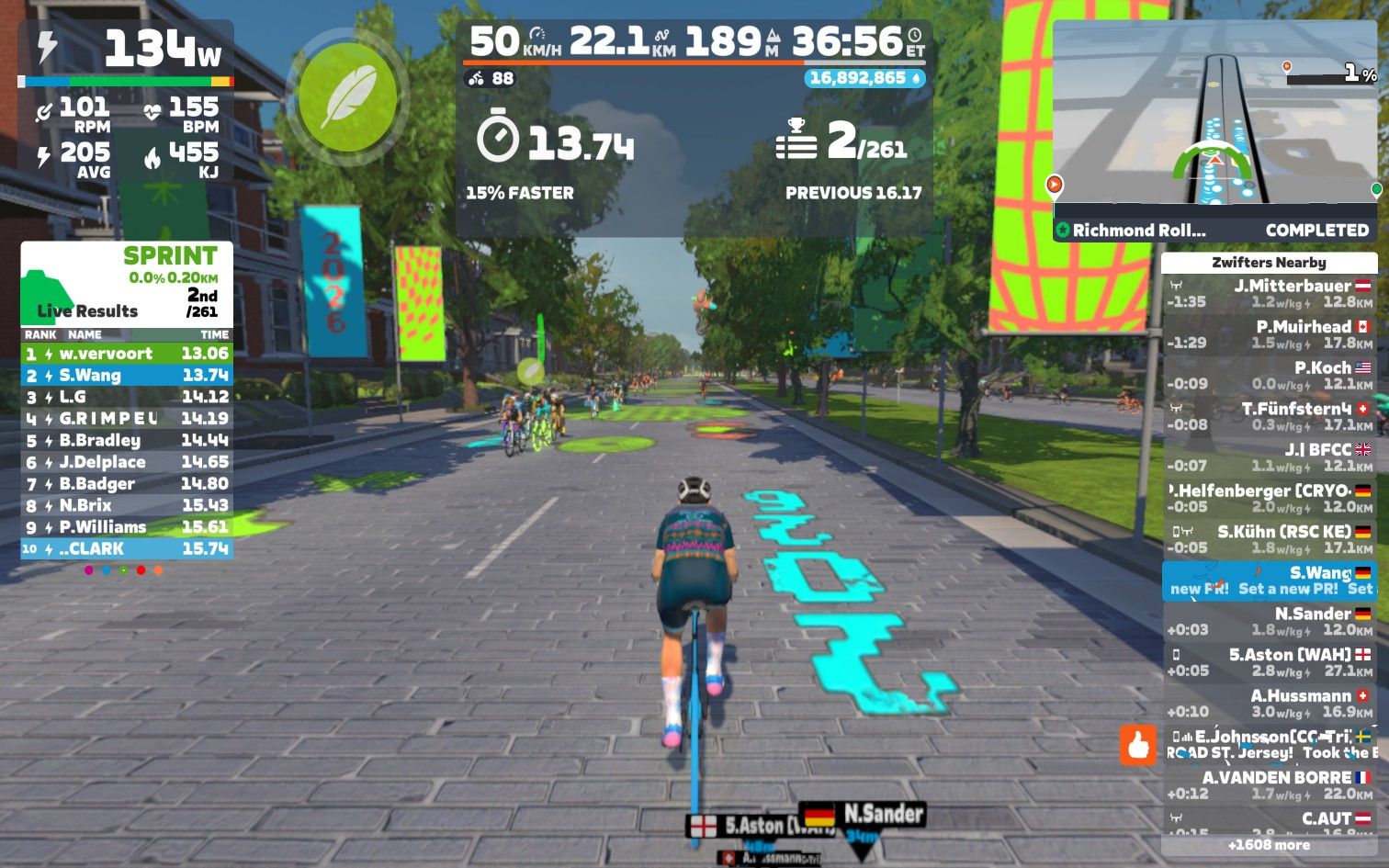
Task: Open the minimap view
Action: pos(1215,115)
